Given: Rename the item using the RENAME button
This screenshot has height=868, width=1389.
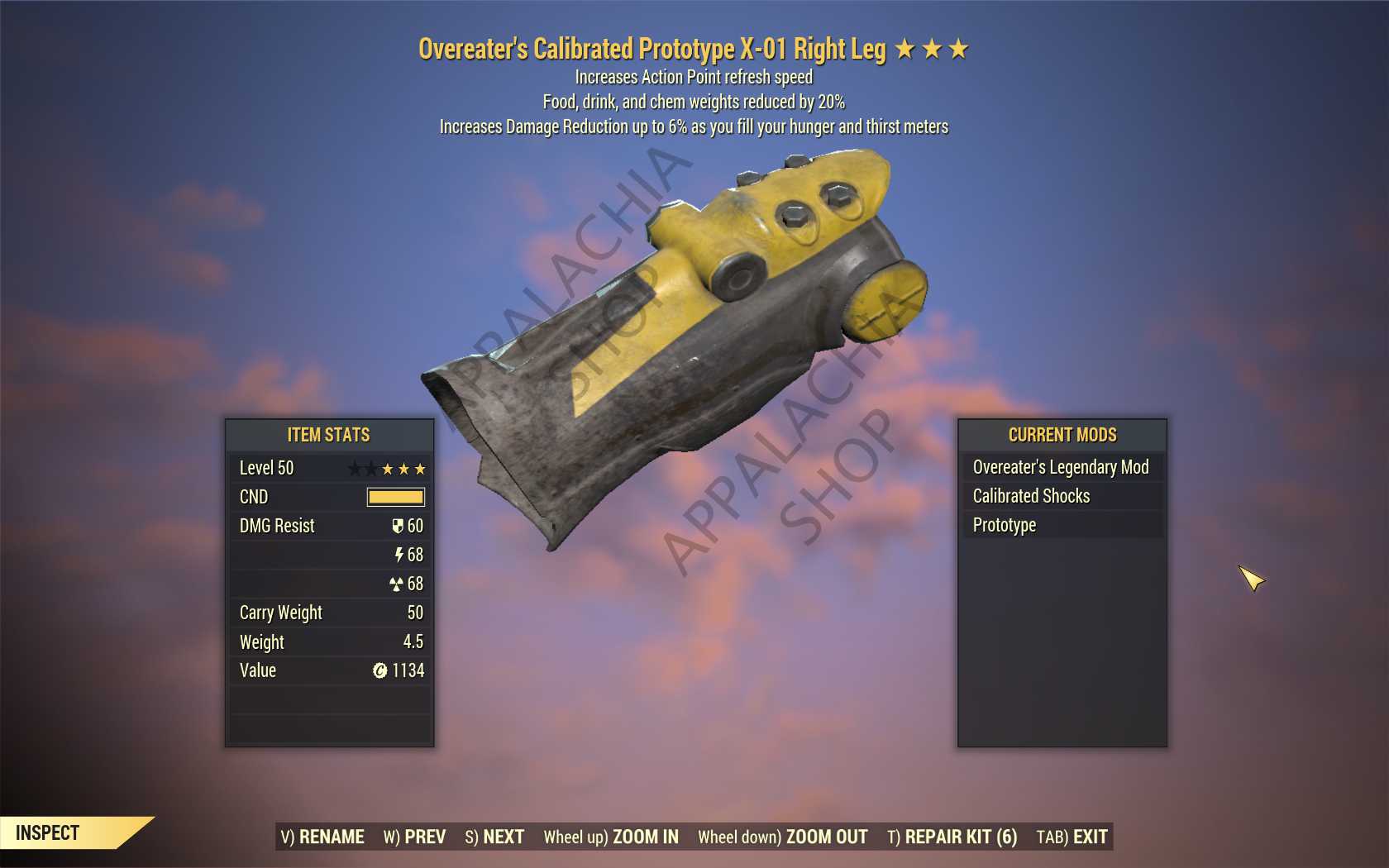Looking at the screenshot, I should (322, 837).
